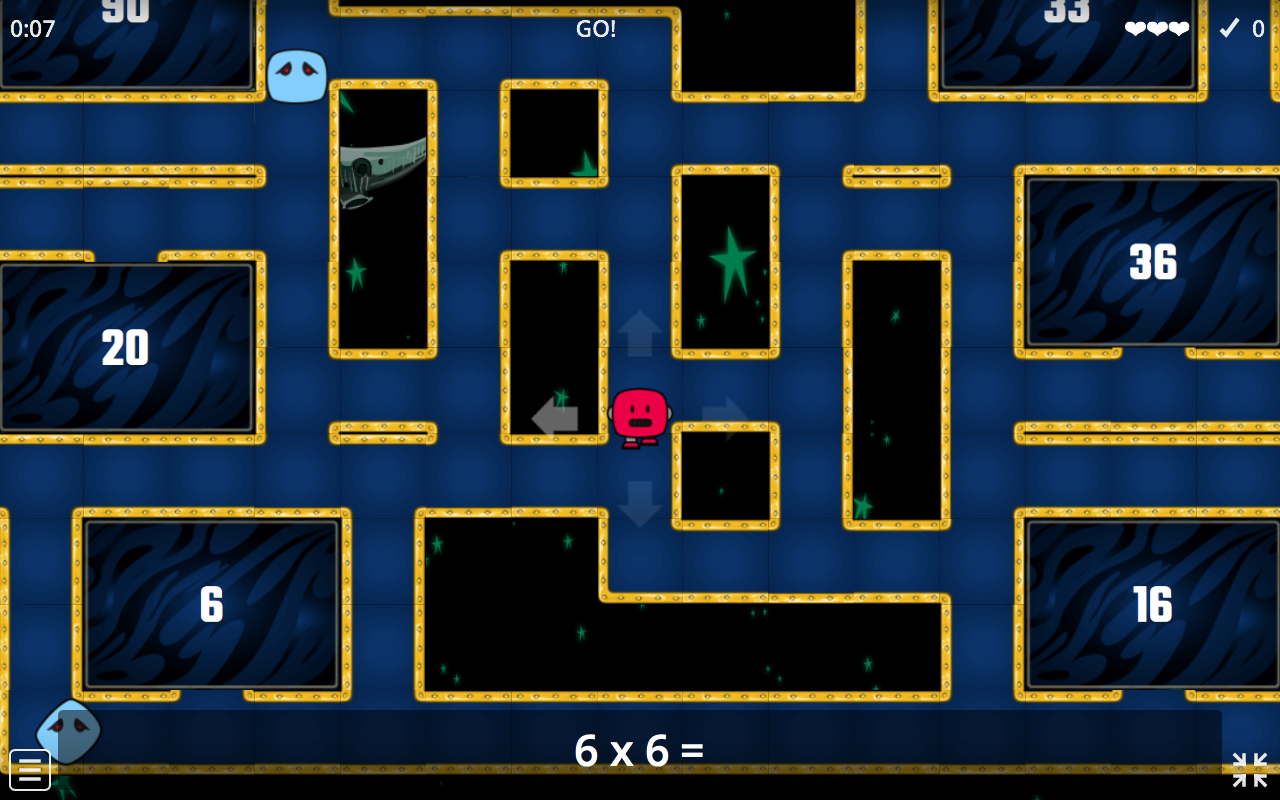The width and height of the screenshot is (1280, 800).
Task: Select the answer box labeled 20
Action: tap(126, 348)
